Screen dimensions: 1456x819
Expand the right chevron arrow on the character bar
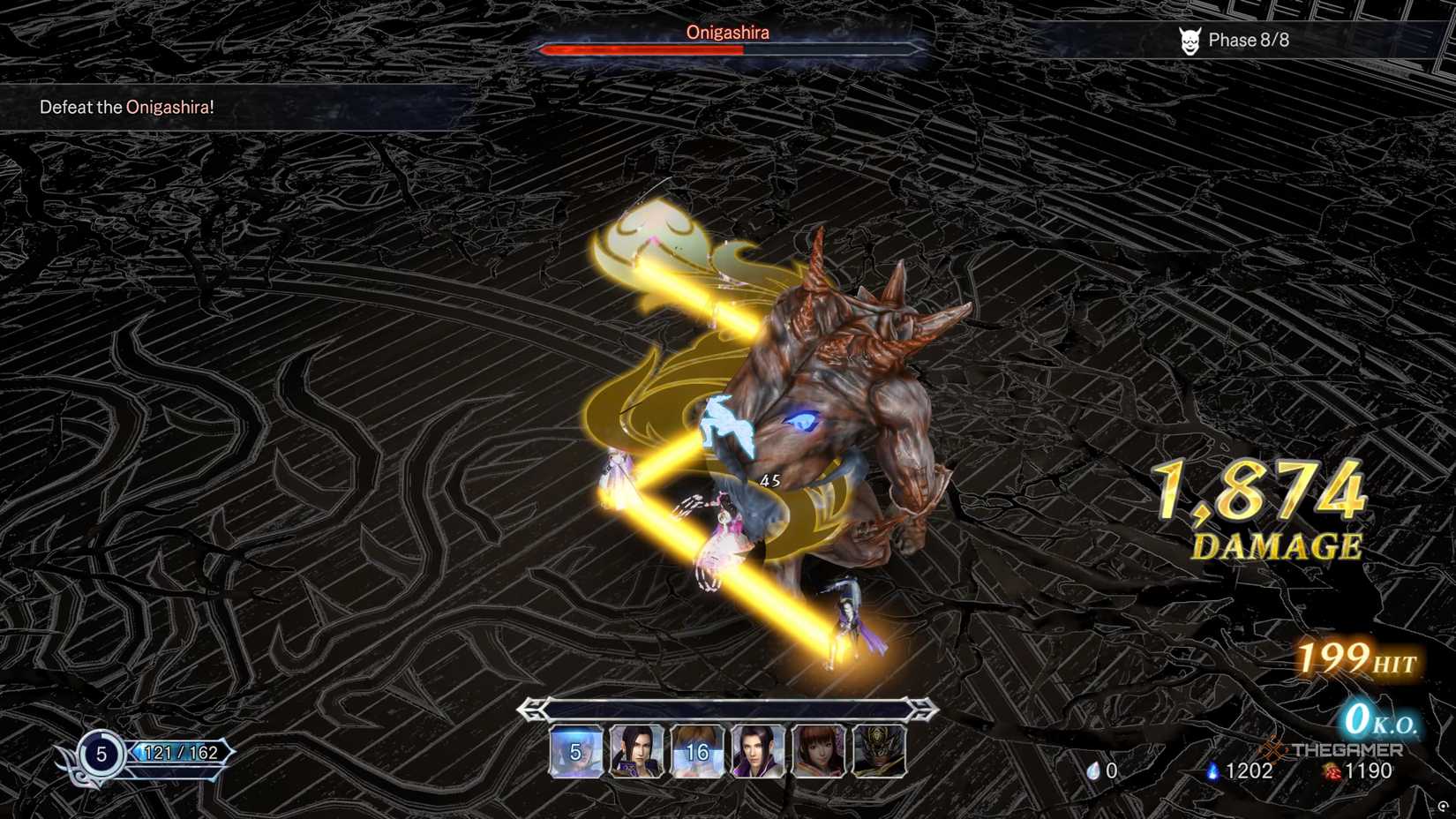tap(923, 707)
